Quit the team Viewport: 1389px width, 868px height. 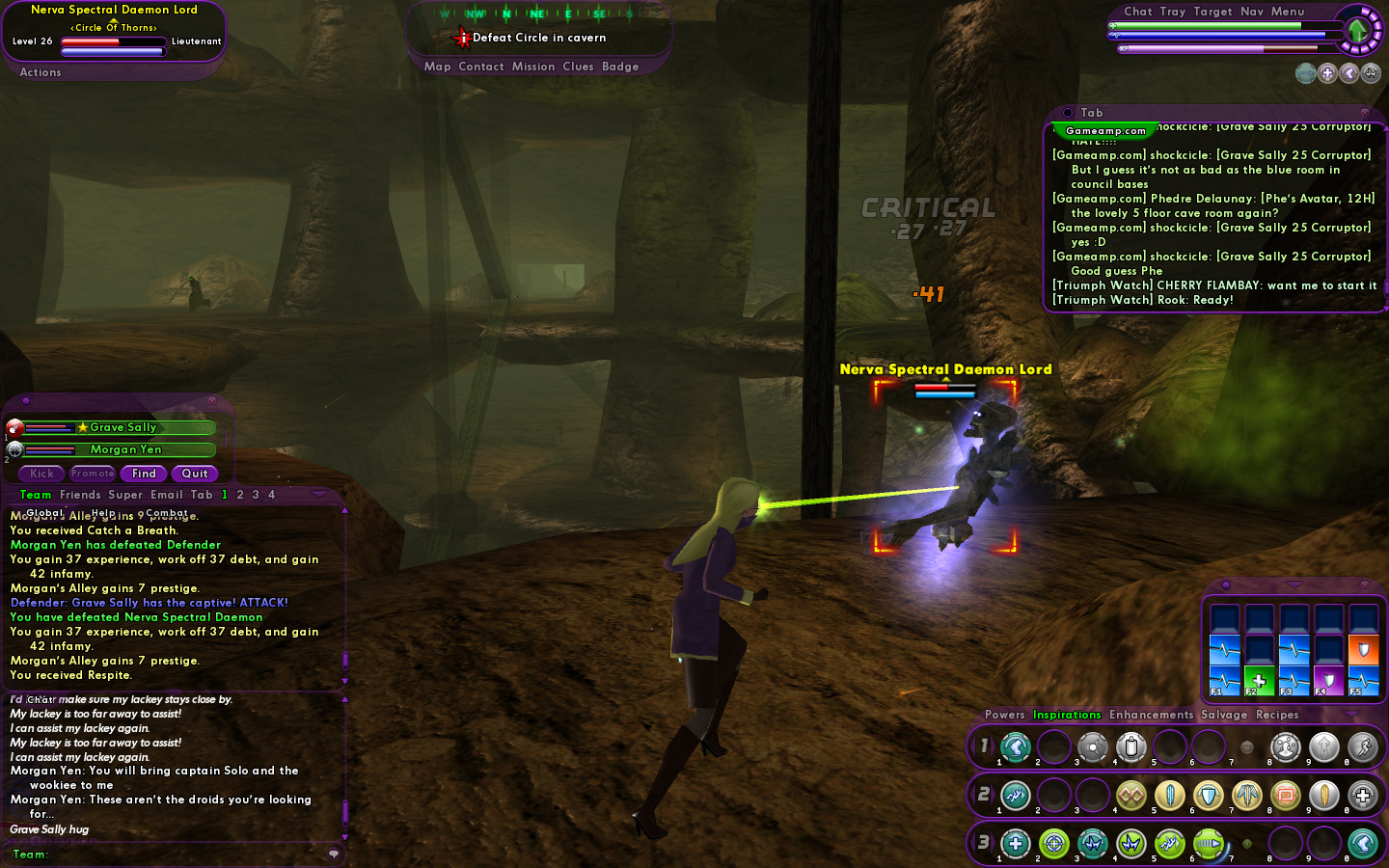pos(195,474)
